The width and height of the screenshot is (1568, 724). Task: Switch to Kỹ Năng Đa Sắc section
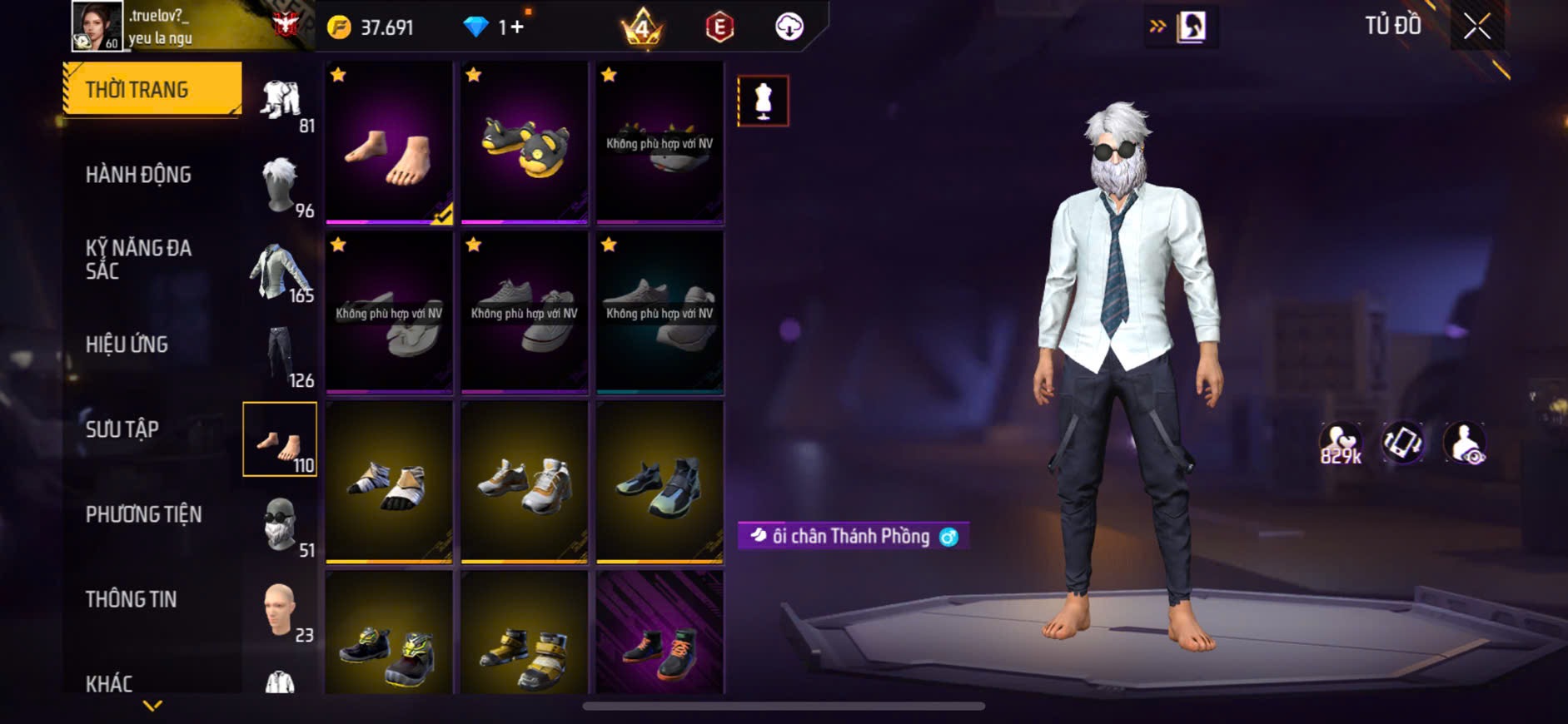[x=138, y=260]
